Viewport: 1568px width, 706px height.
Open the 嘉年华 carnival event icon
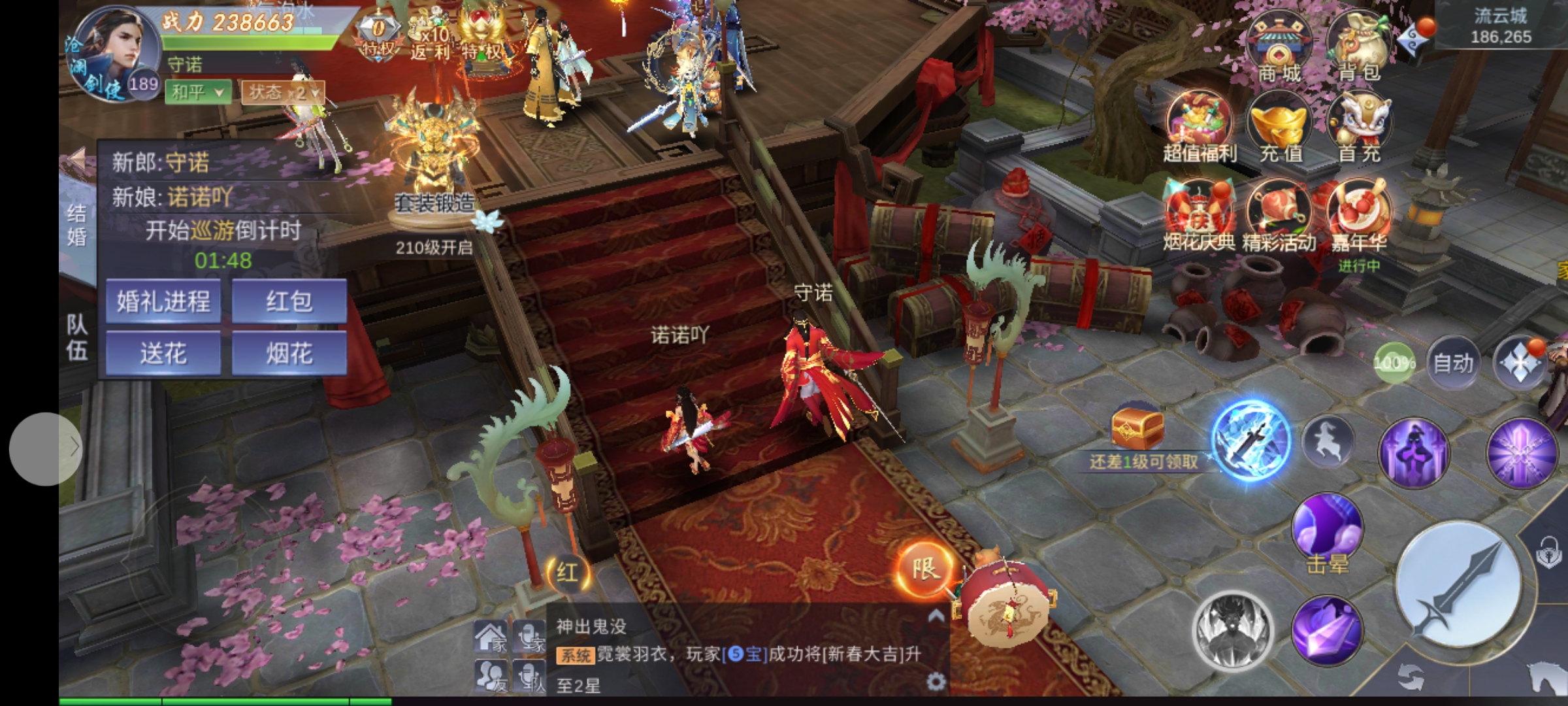click(x=1359, y=217)
